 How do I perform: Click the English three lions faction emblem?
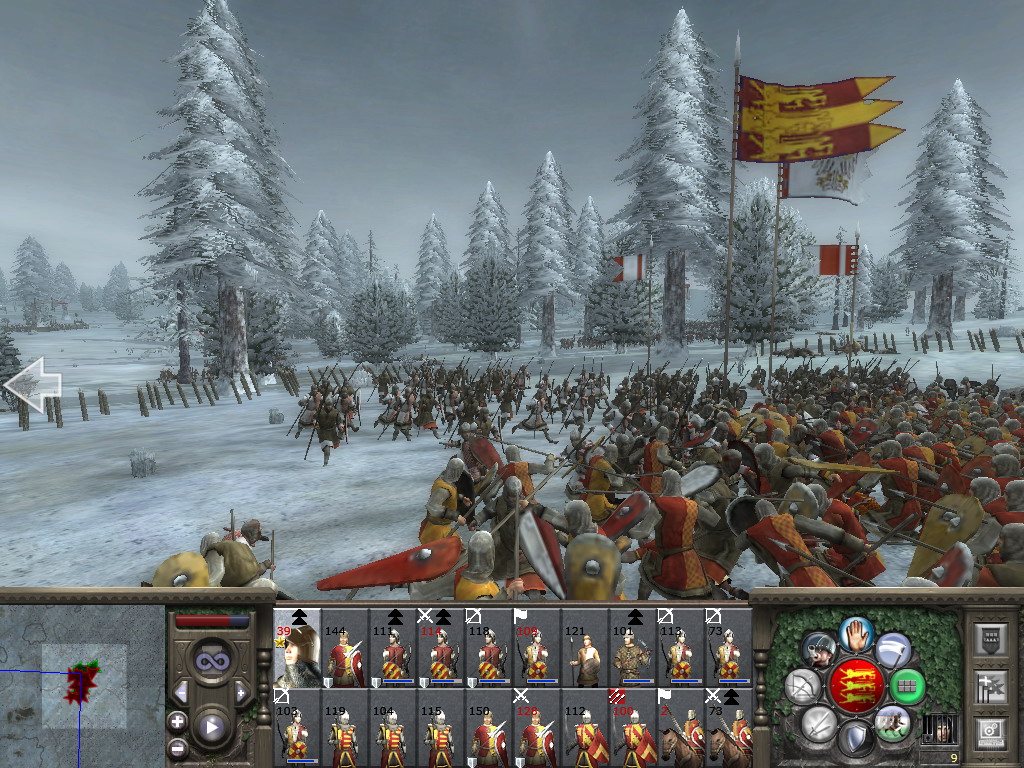(855, 686)
